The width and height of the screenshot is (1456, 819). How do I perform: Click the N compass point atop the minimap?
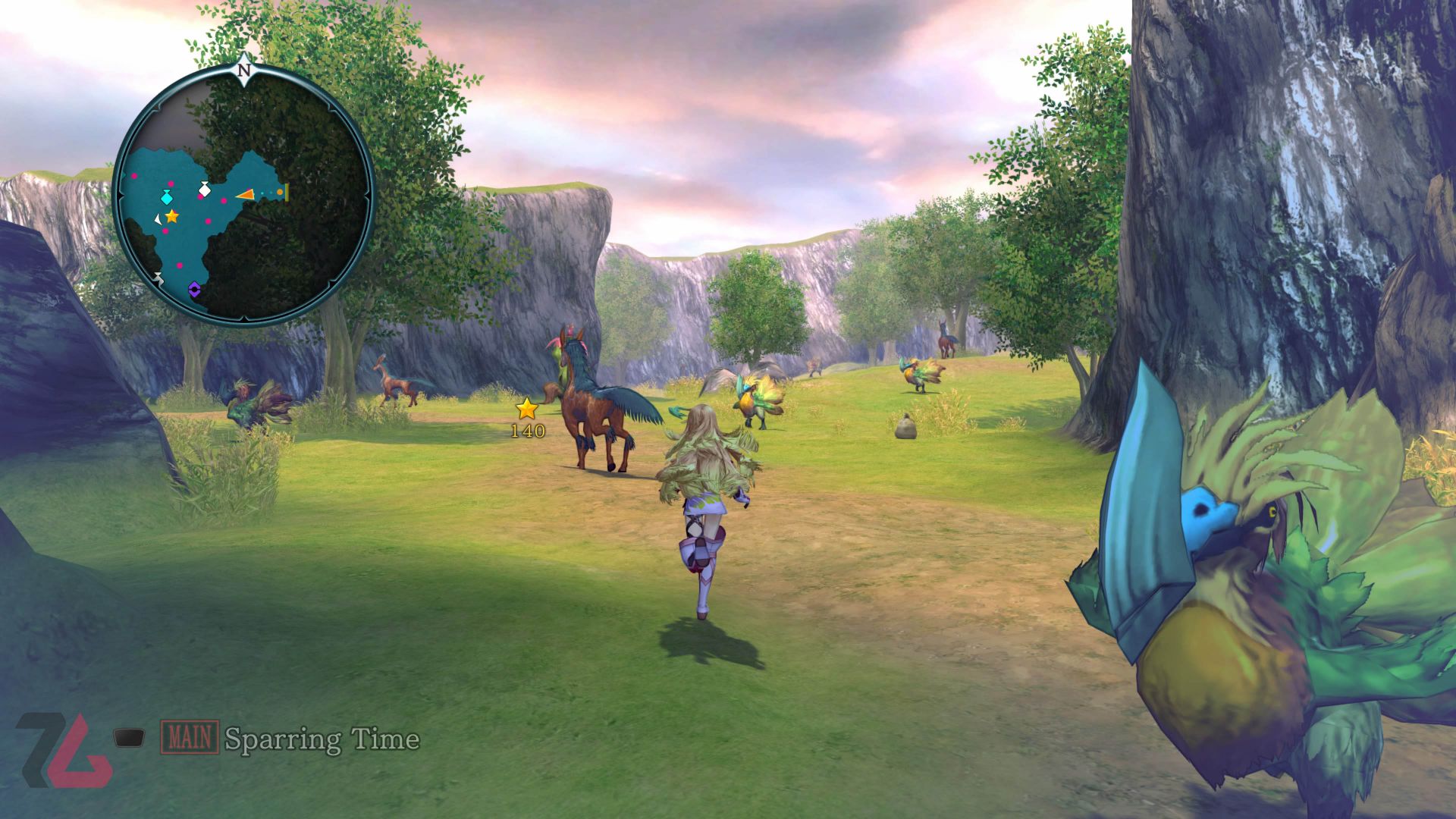tap(245, 71)
